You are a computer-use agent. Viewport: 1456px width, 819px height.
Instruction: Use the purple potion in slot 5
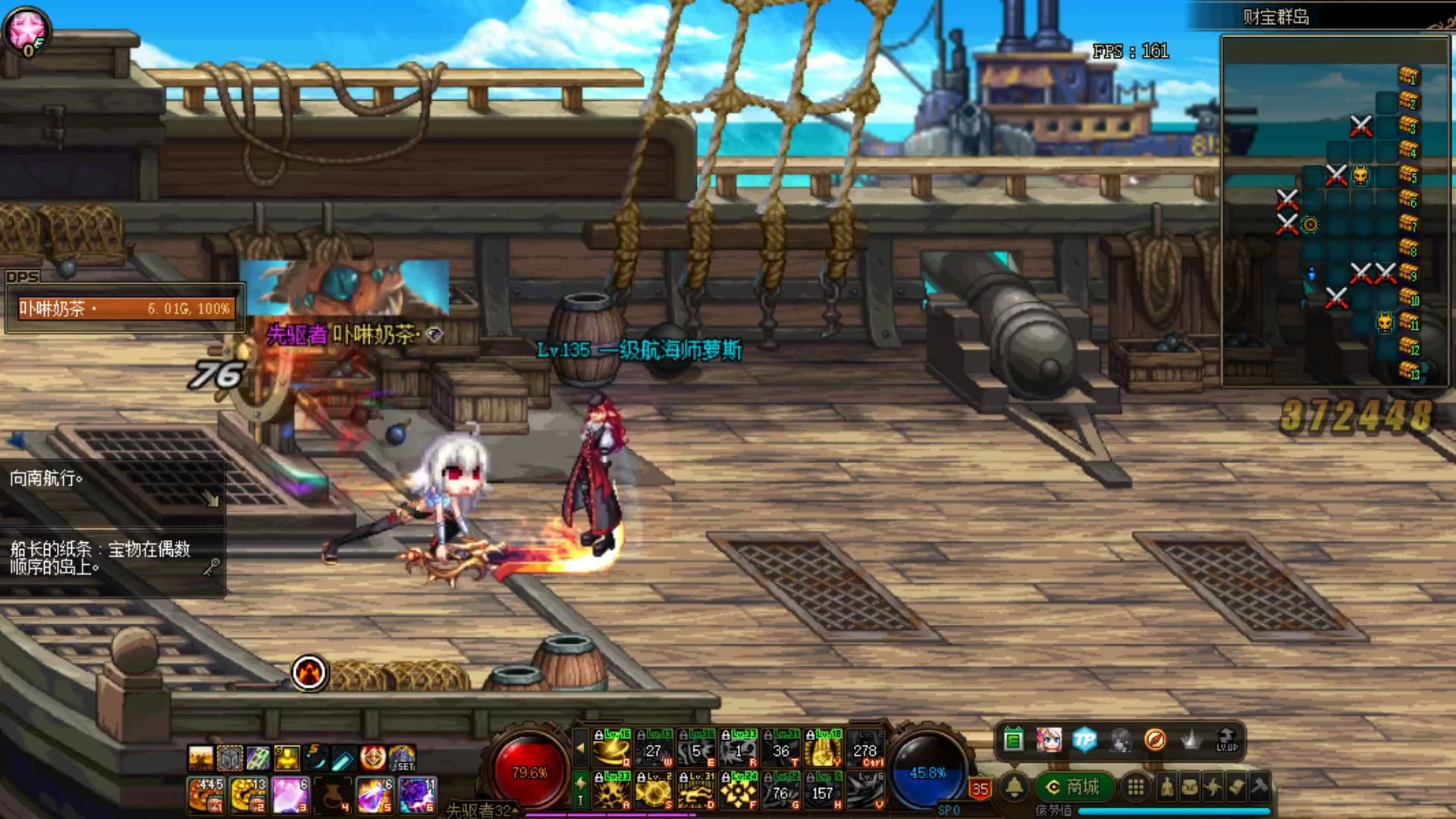pyautogui.click(x=374, y=795)
